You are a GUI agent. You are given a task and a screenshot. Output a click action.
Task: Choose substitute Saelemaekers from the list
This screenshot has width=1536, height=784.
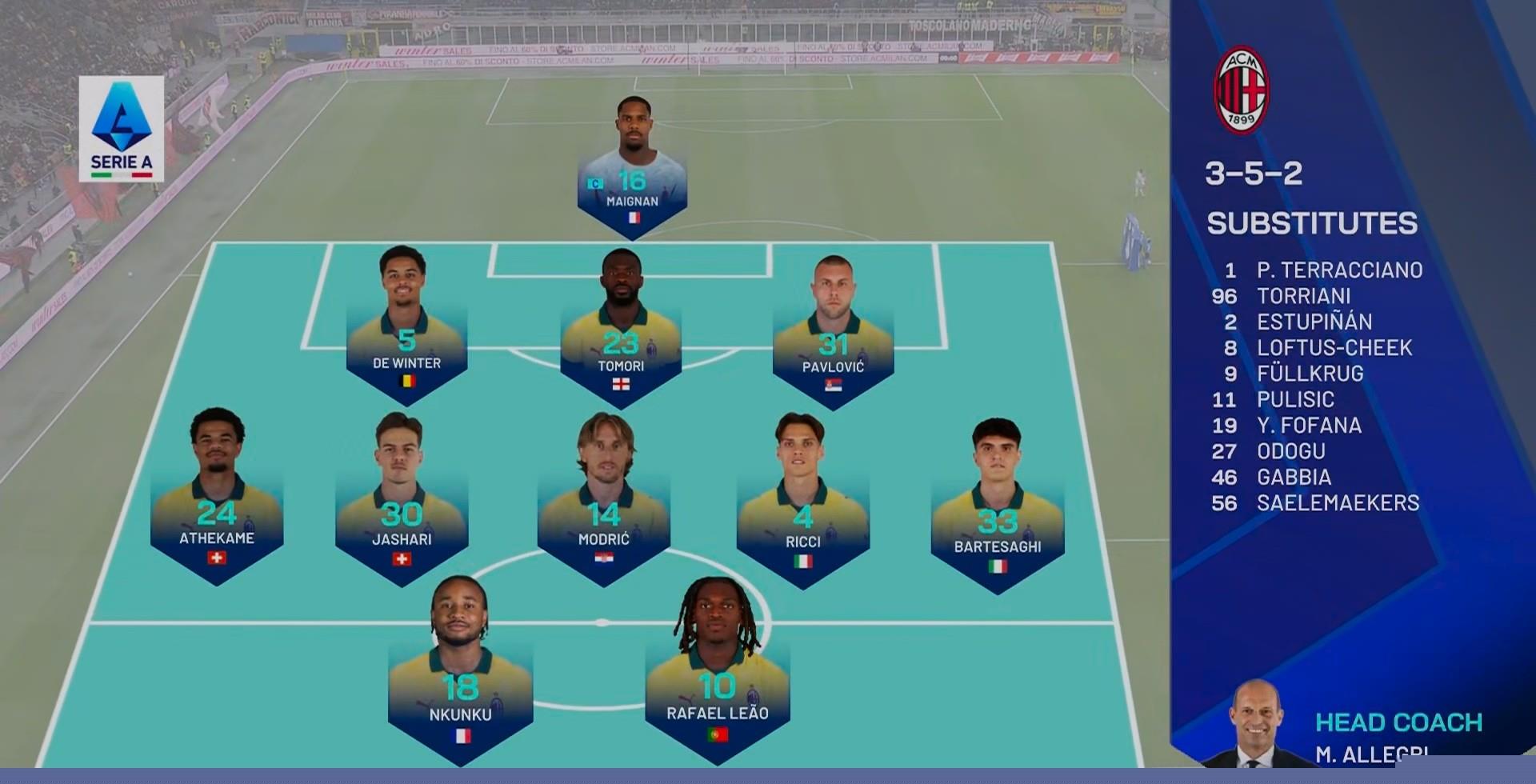(x=1338, y=503)
